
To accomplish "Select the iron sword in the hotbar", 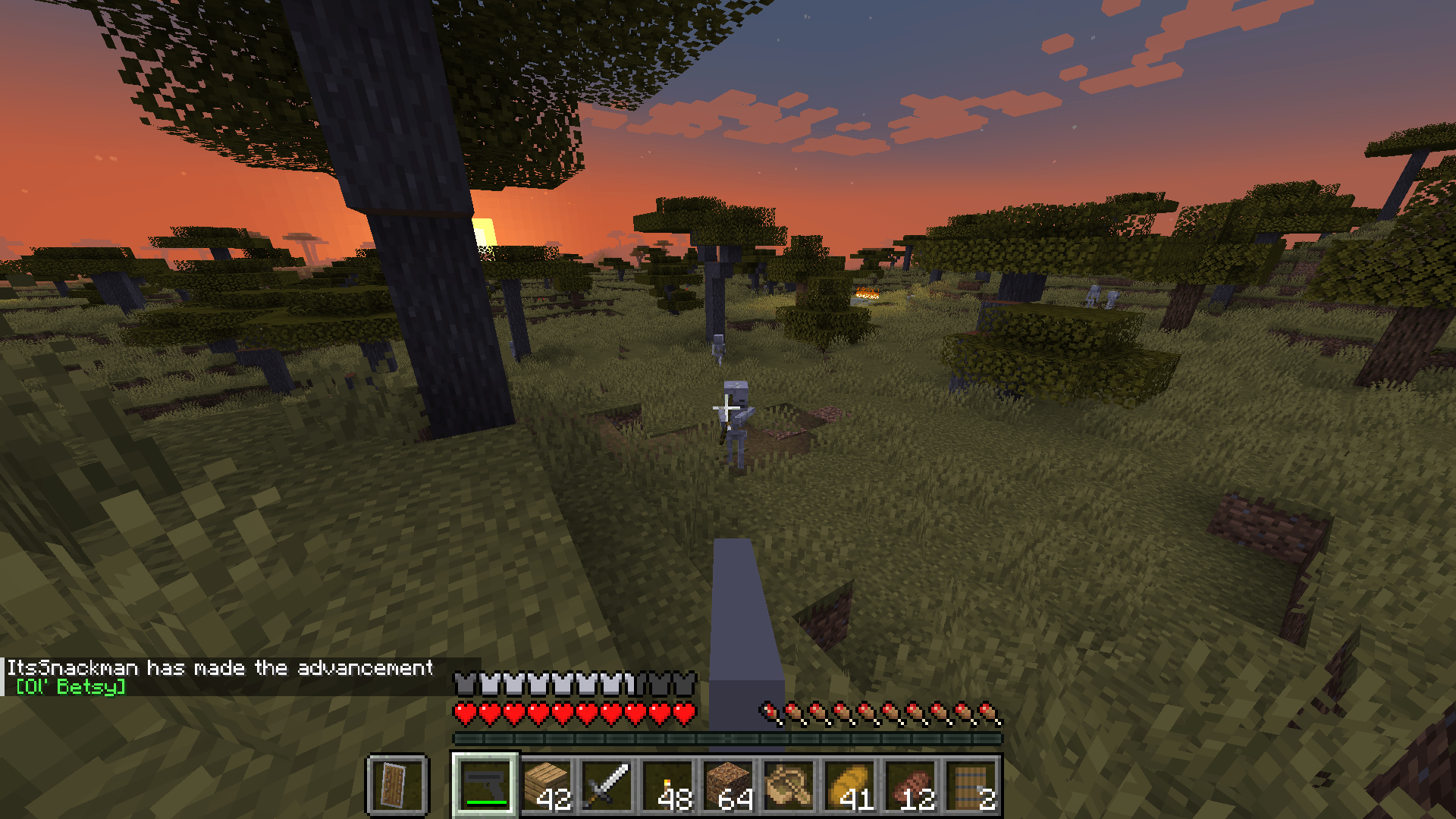I will click(605, 783).
